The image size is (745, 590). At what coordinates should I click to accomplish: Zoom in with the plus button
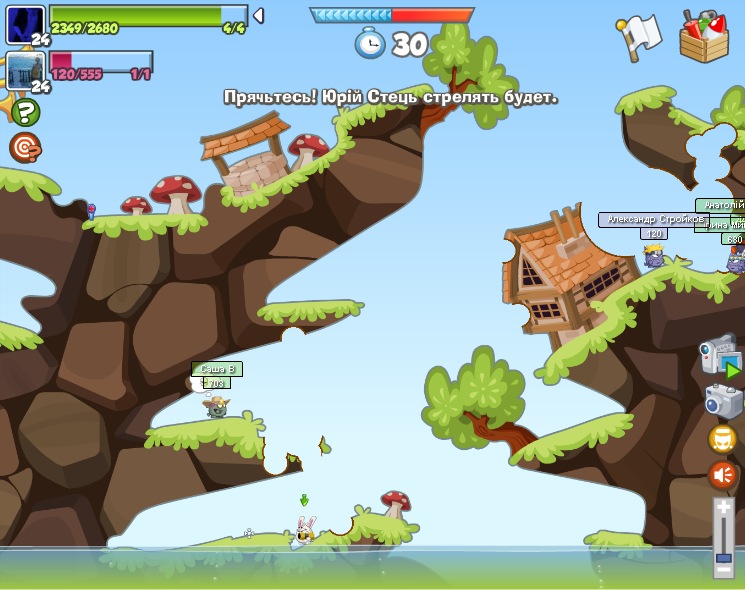723,508
